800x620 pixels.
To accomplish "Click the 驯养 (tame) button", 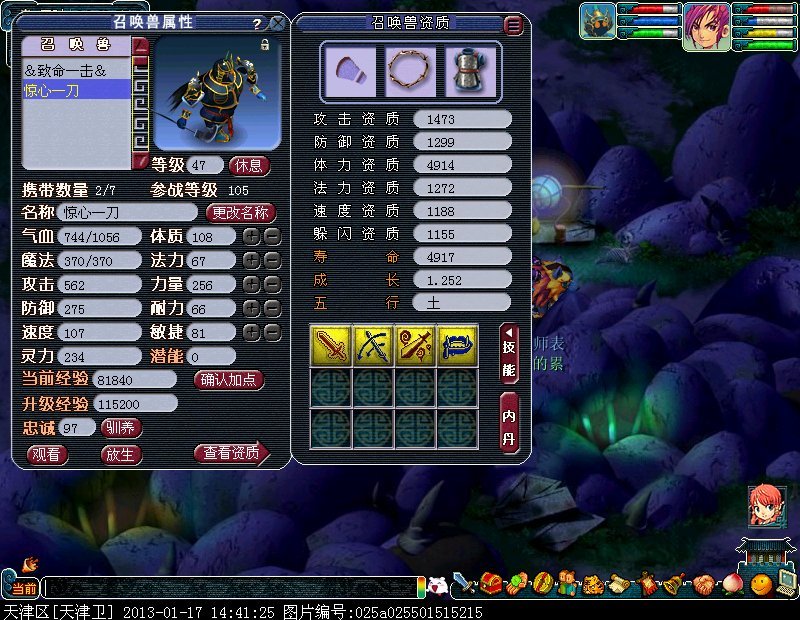I will click(x=121, y=428).
